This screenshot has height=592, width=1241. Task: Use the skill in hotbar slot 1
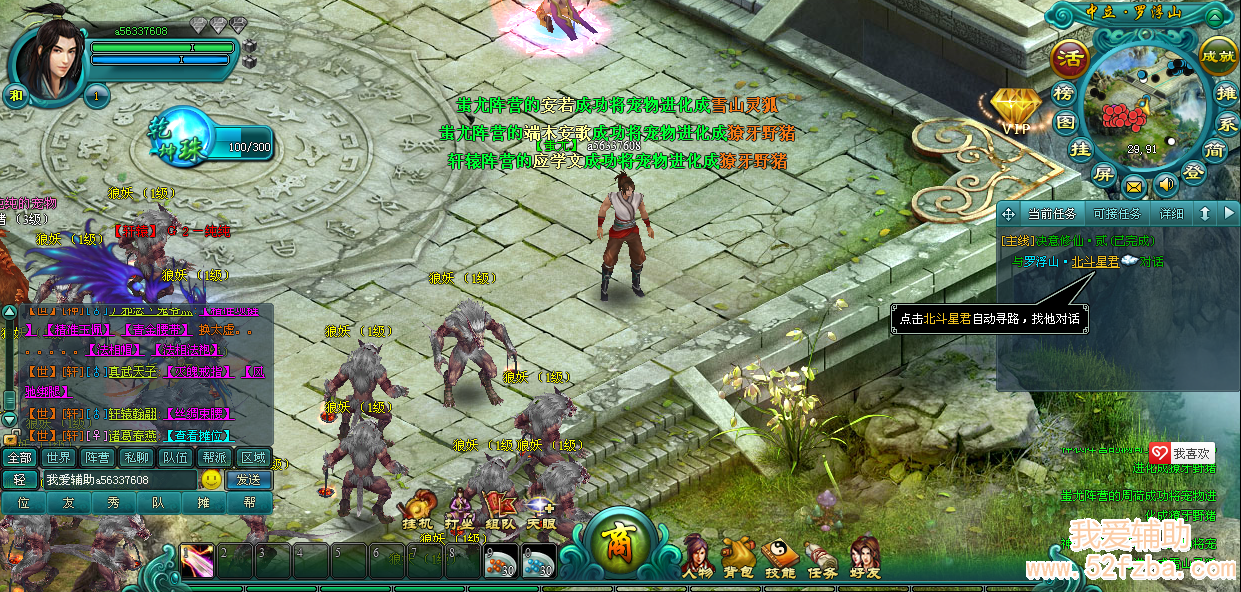click(x=197, y=561)
